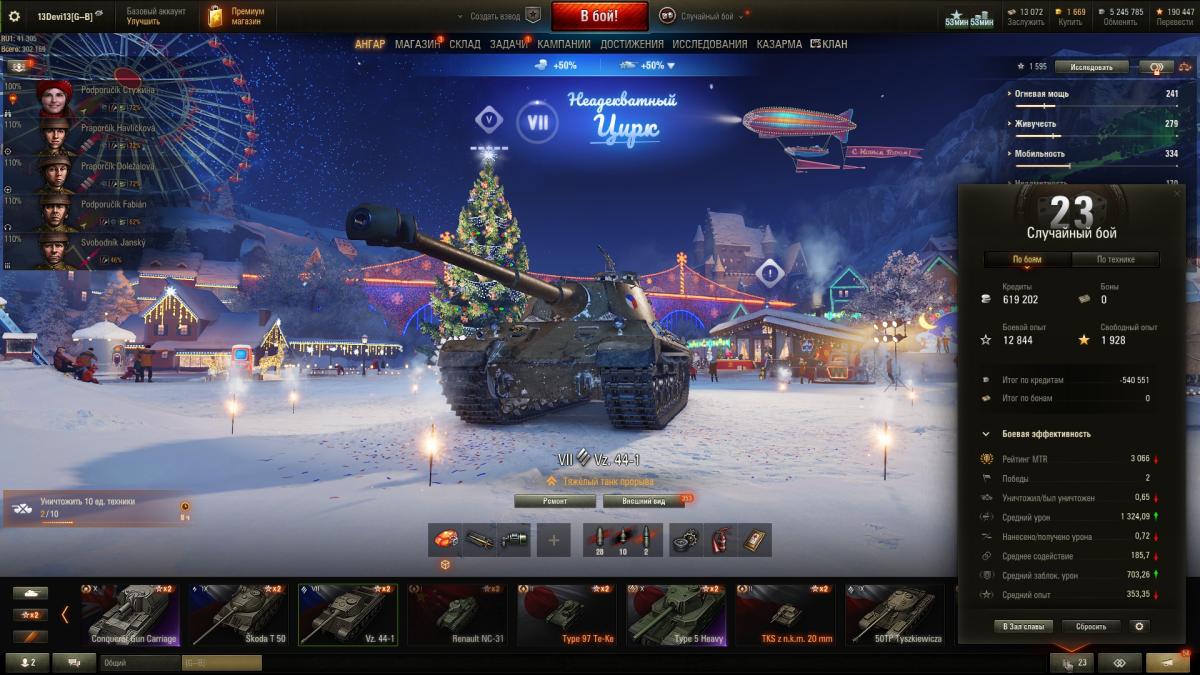Click the Сбросить reset button
Viewport: 1200px width, 675px height.
click(1090, 626)
